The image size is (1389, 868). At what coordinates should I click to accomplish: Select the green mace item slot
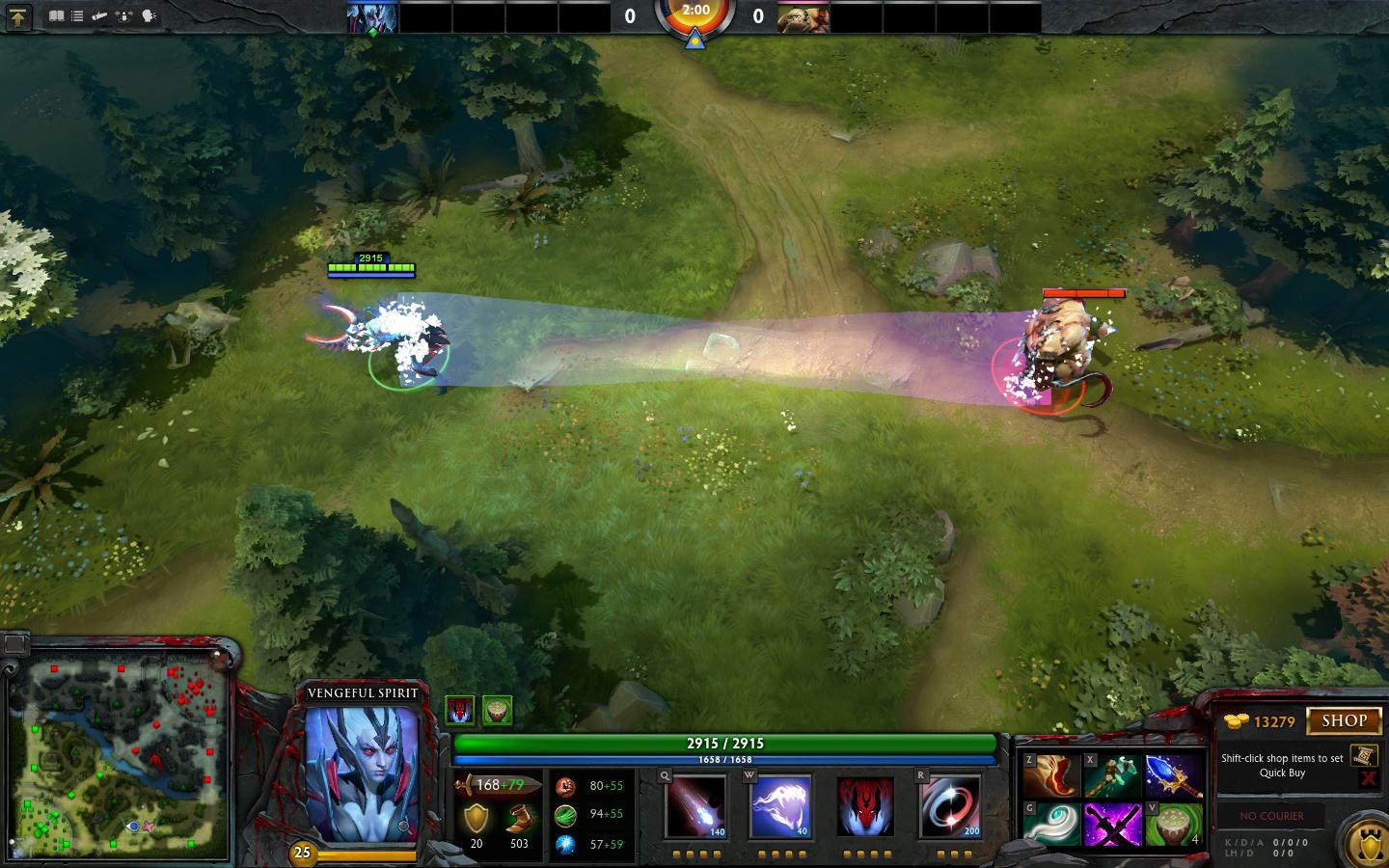pyautogui.click(x=1112, y=776)
